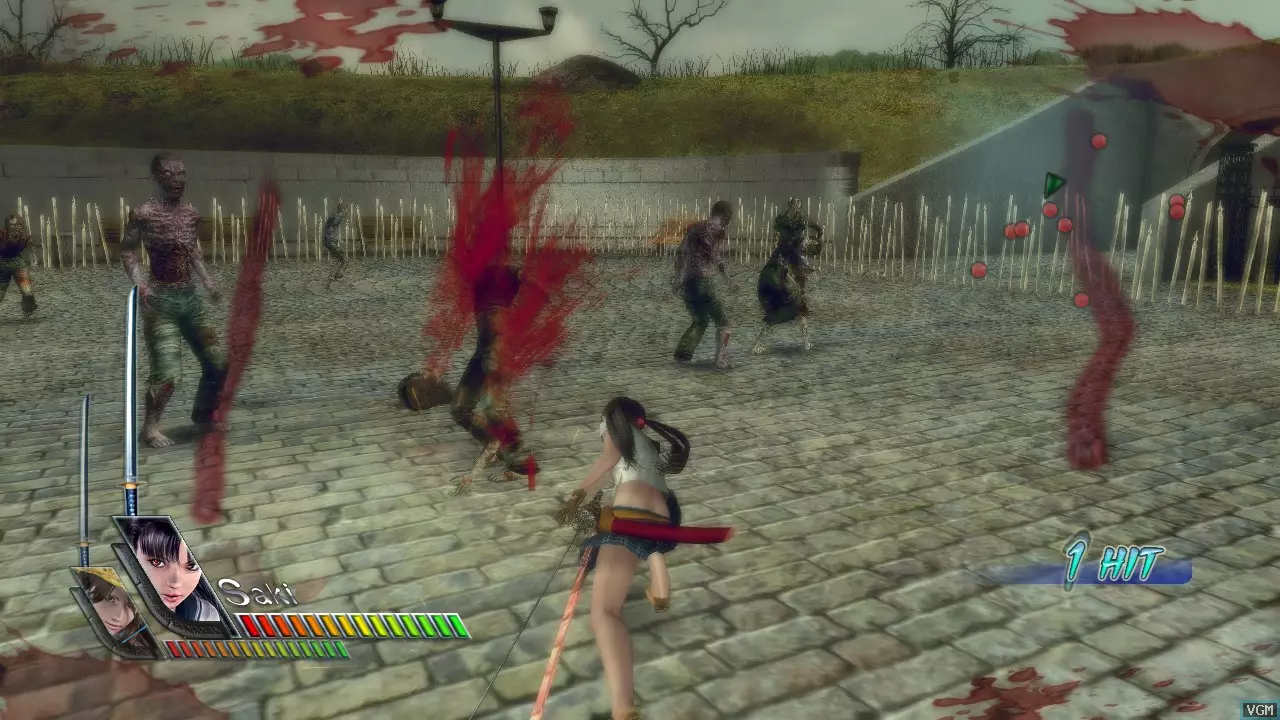Click the green arrow objective marker

click(1053, 185)
